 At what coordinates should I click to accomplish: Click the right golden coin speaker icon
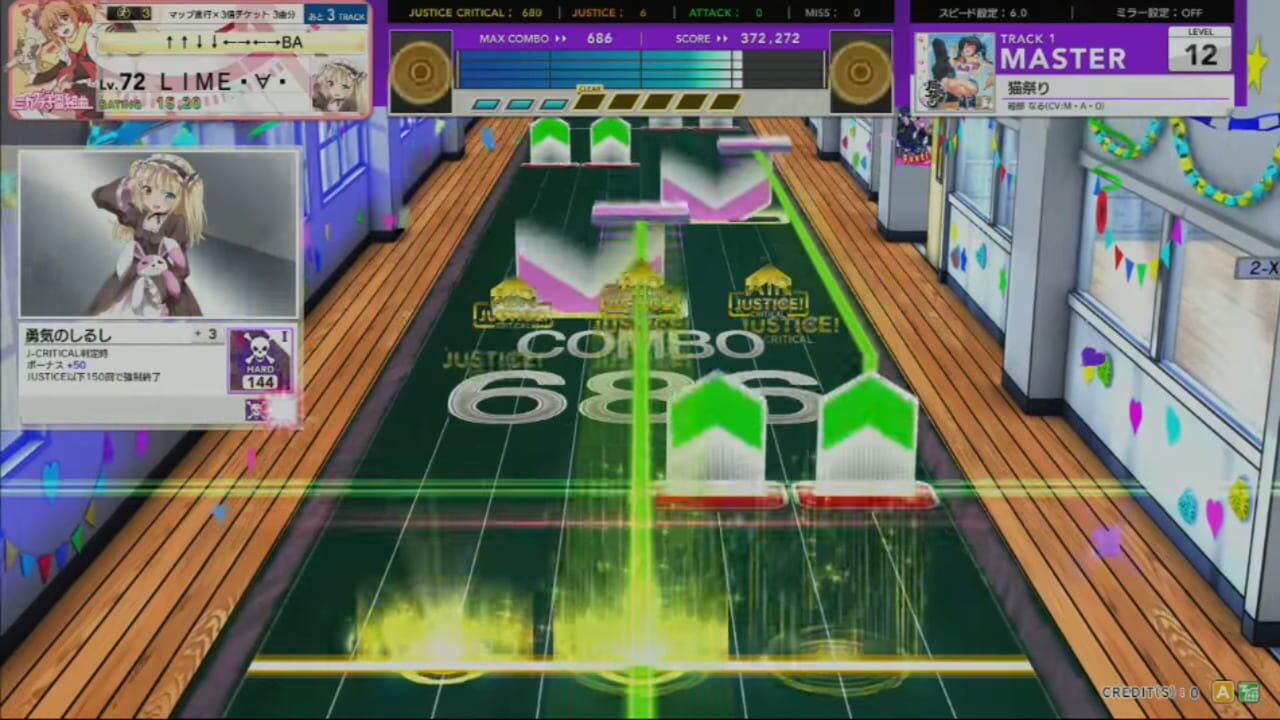[x=858, y=71]
